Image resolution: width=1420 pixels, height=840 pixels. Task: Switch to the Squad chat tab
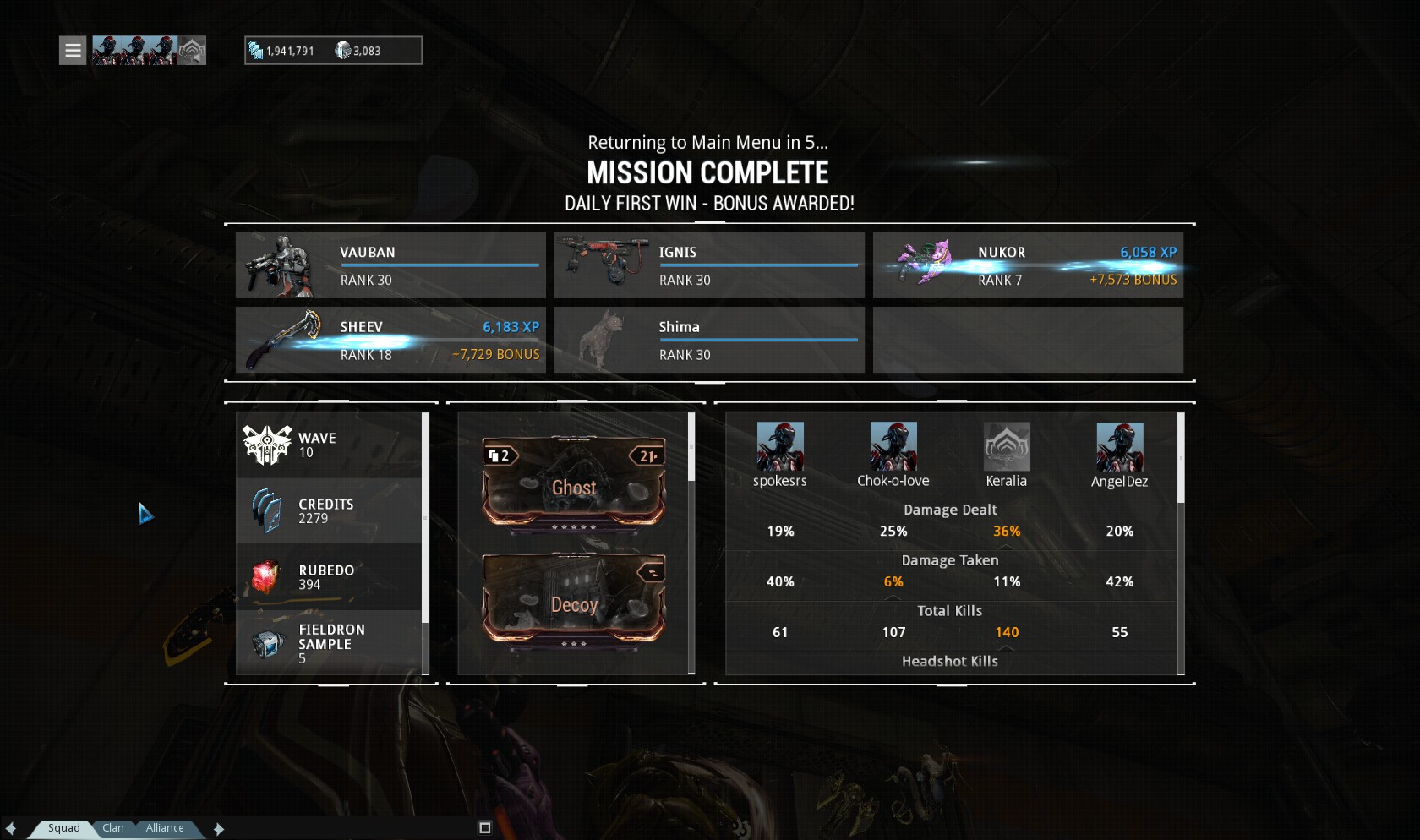63,828
